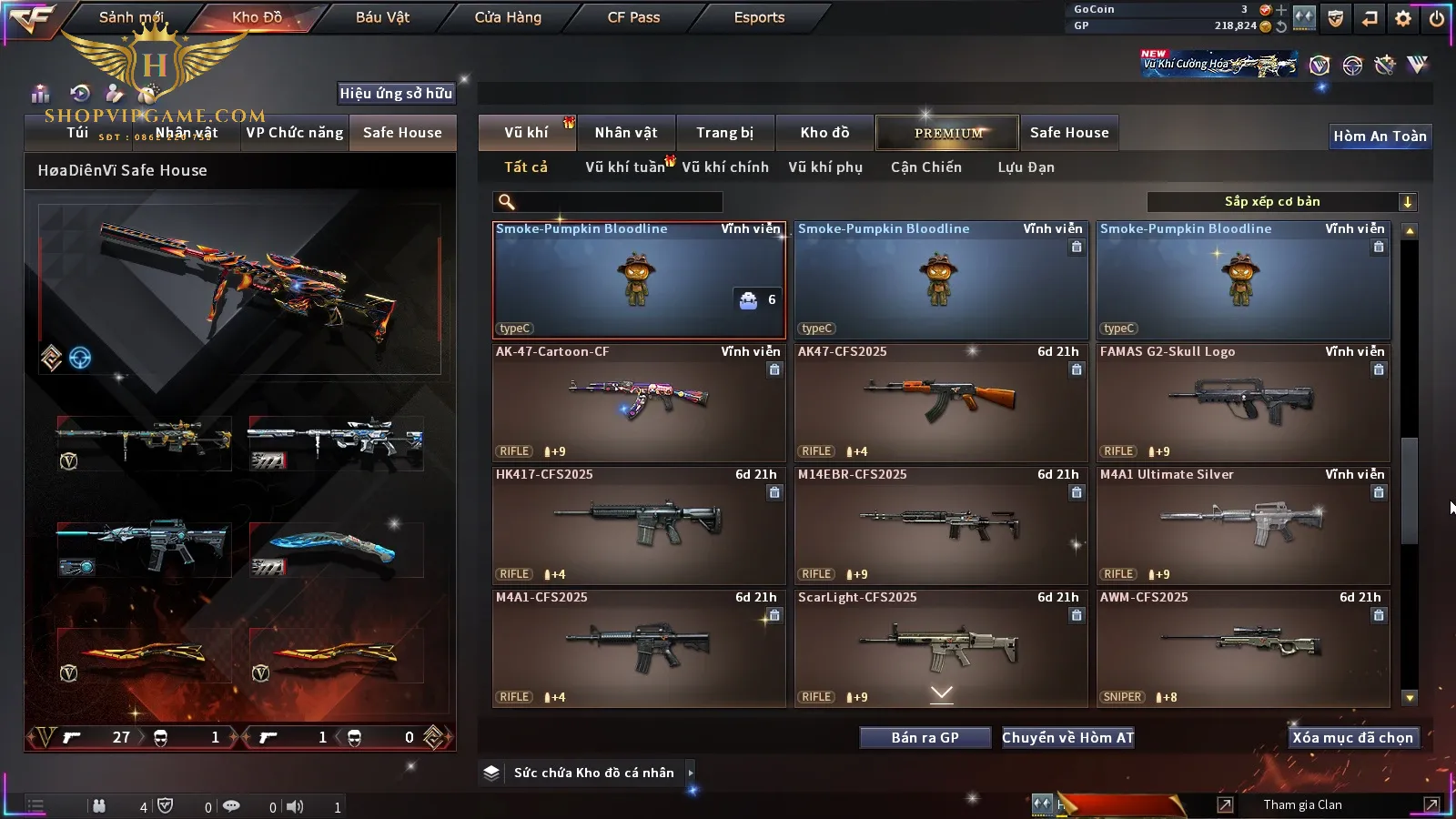The height and width of the screenshot is (819, 1456).
Task: Switch to the Trang bị tab
Action: [725, 133]
